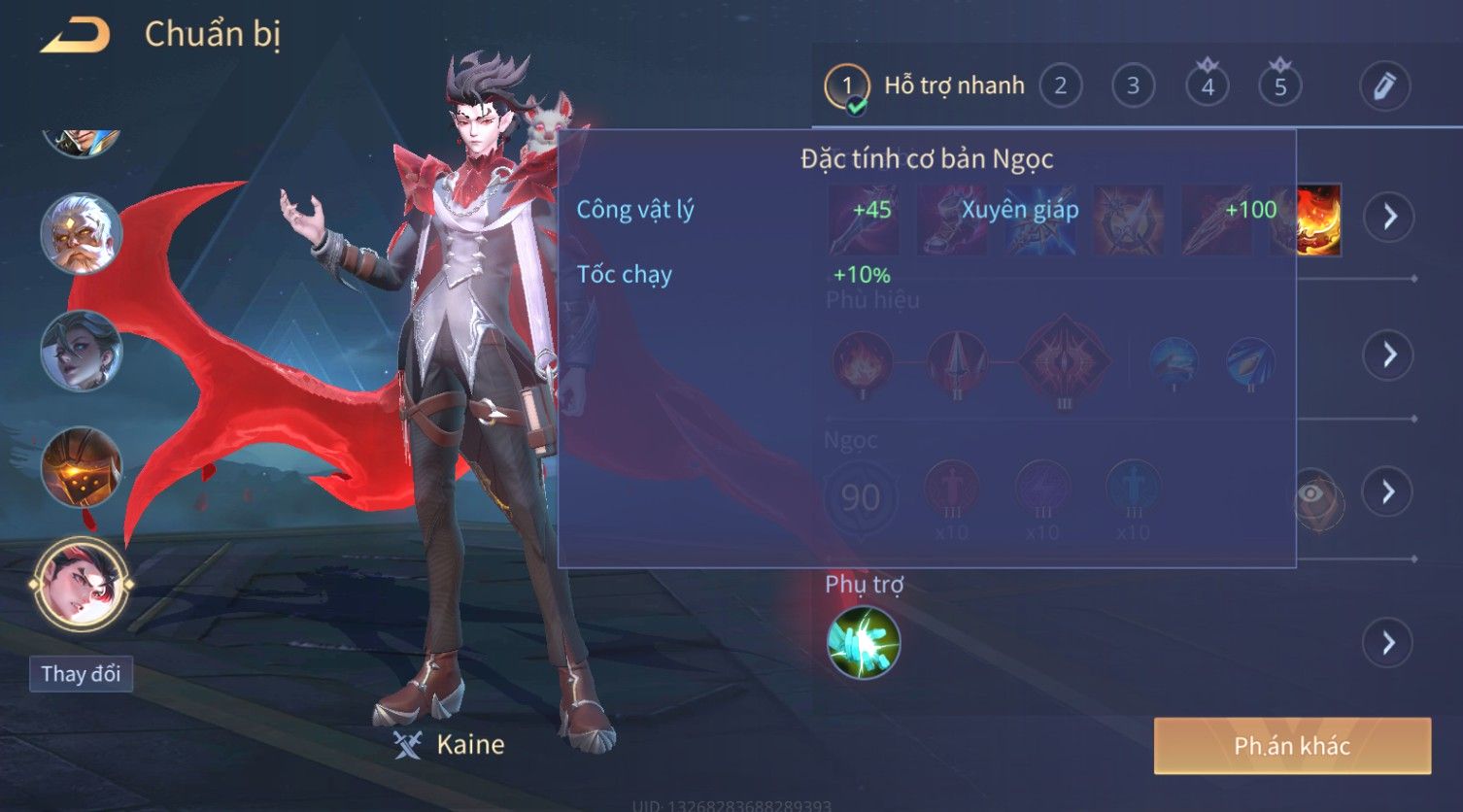Open preset tab 3
This screenshot has width=1463, height=812.
click(1133, 87)
